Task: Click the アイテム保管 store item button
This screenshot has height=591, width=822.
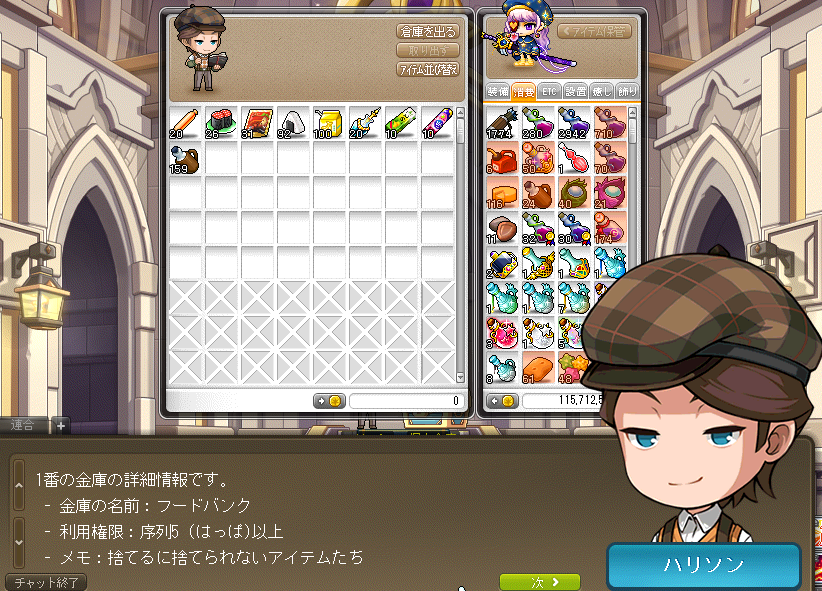Action: click(595, 31)
